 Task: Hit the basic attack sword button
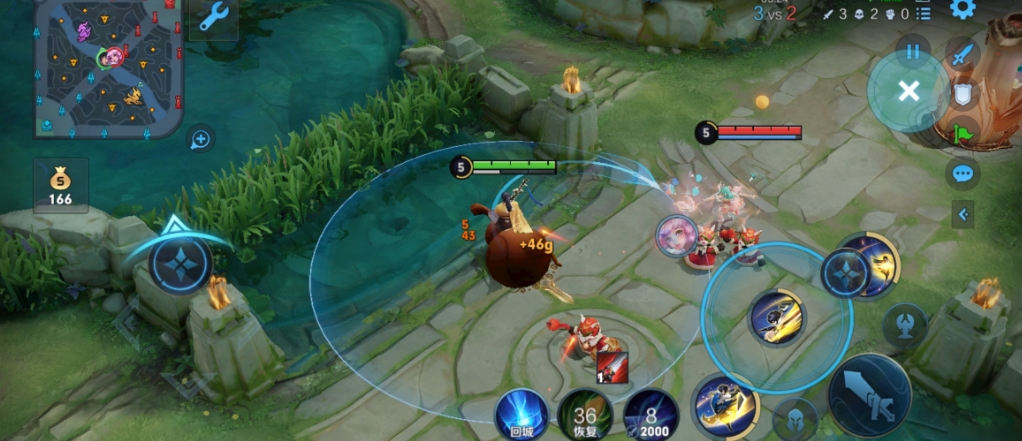pos(868,395)
